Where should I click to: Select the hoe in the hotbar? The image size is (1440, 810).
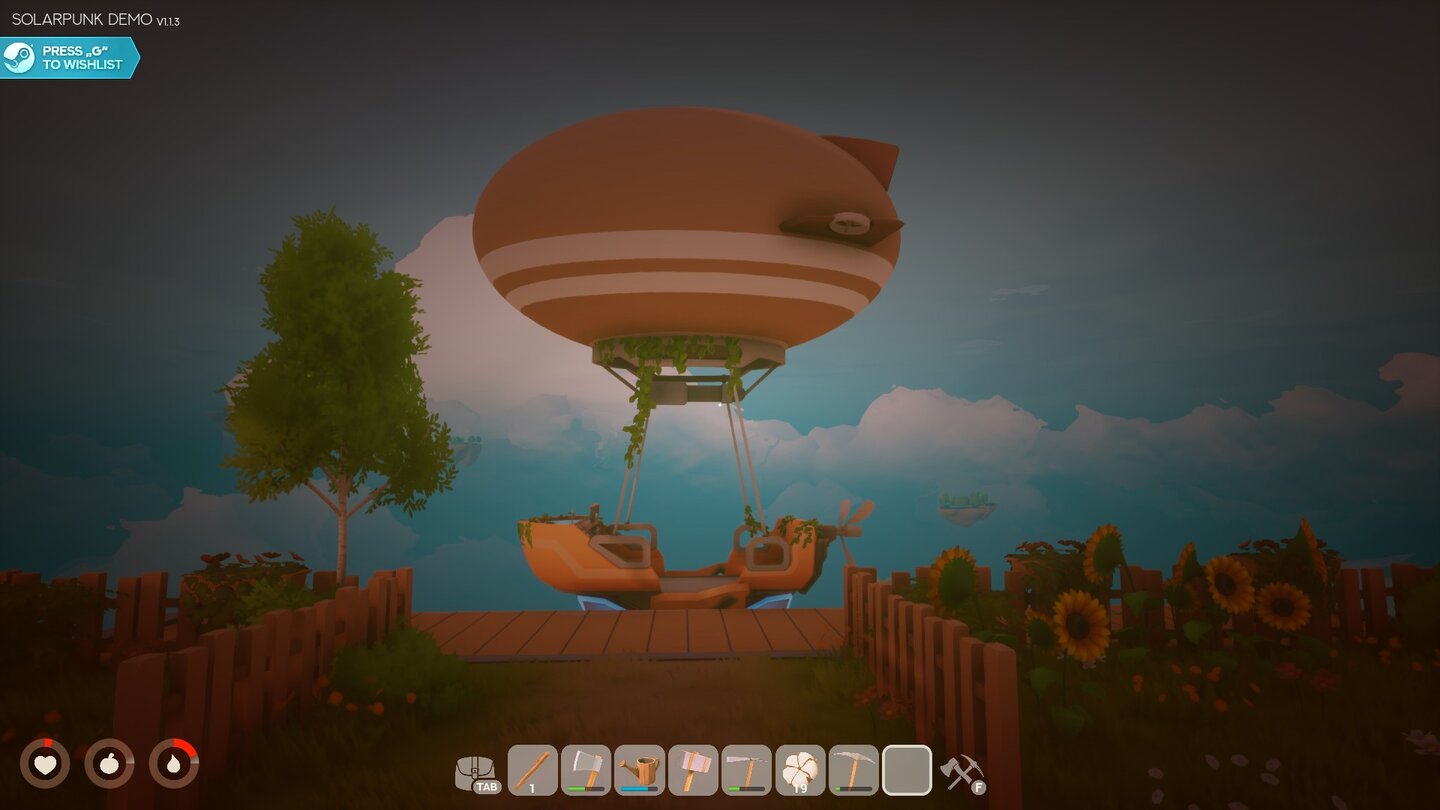click(748, 768)
